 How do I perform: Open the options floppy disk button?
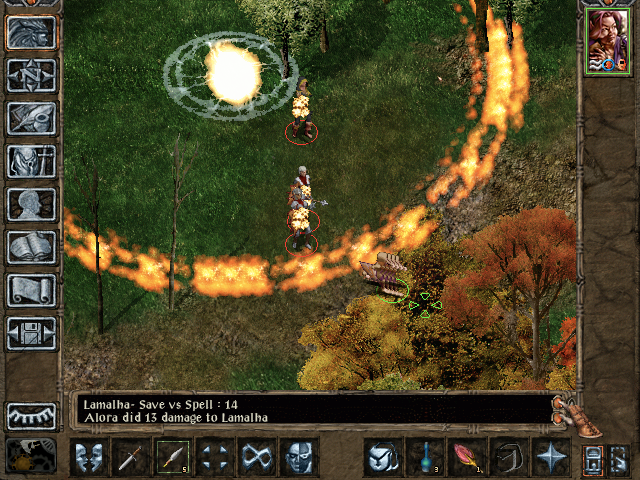tap(31, 333)
